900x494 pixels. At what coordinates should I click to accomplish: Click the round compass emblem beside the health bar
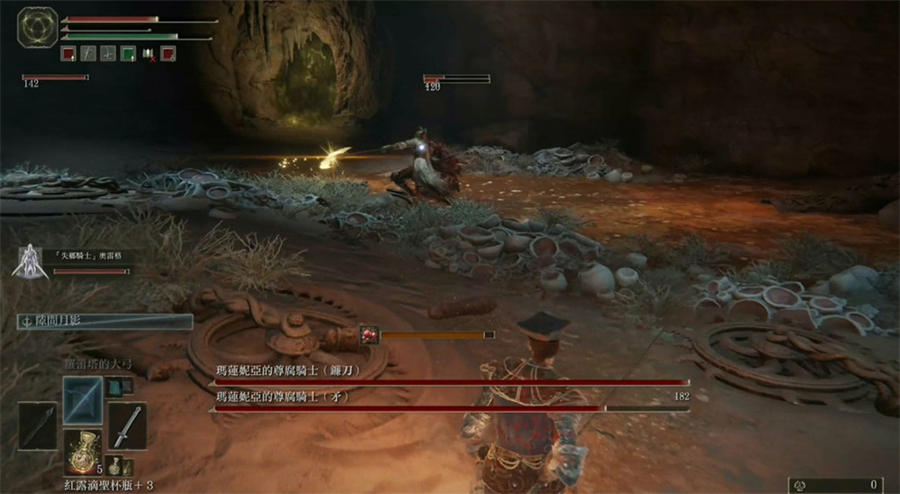(36, 28)
